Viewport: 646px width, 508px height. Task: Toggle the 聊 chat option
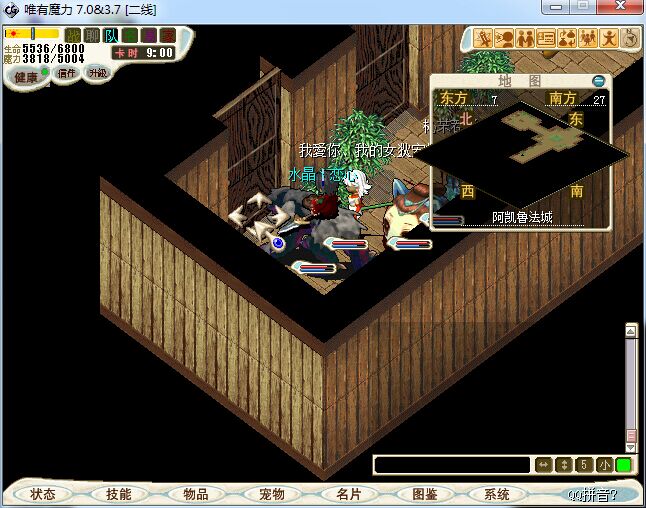(x=92, y=35)
